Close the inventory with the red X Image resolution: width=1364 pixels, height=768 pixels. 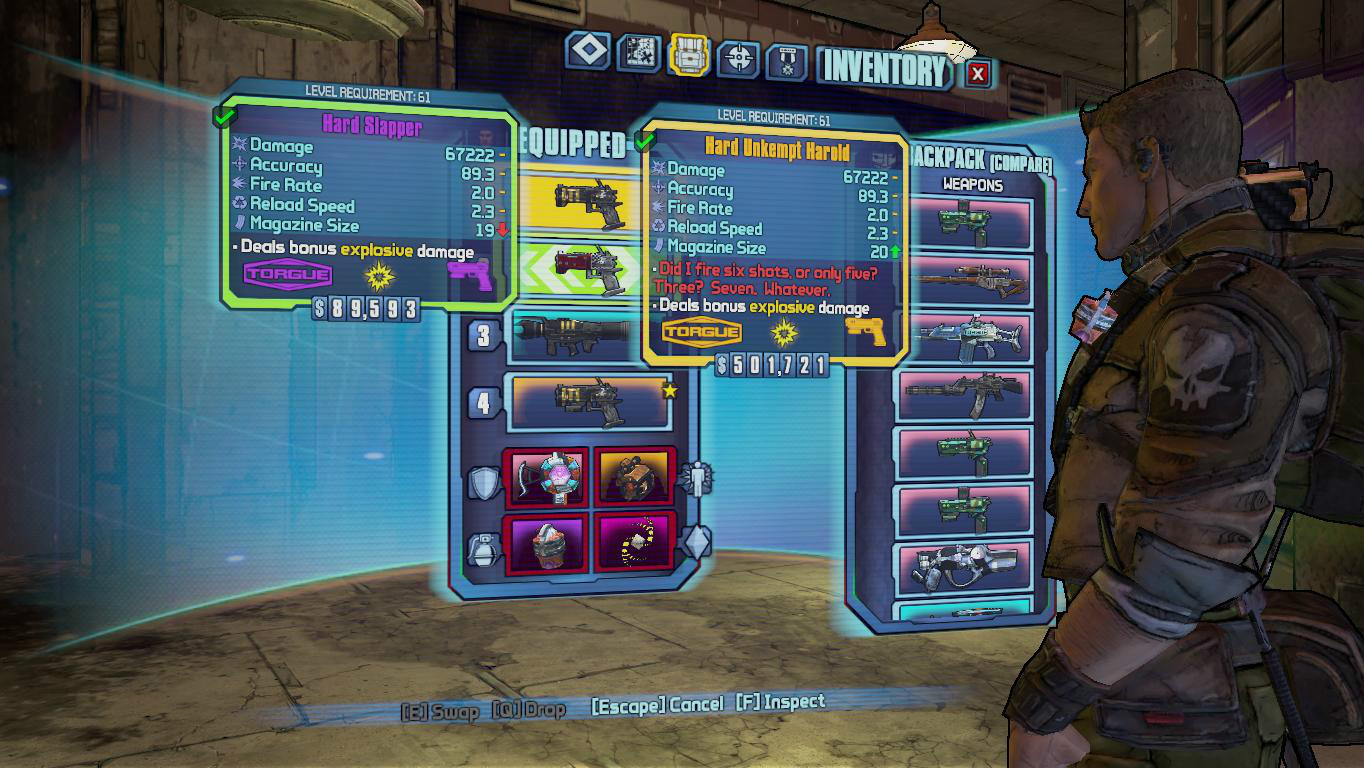click(x=978, y=73)
